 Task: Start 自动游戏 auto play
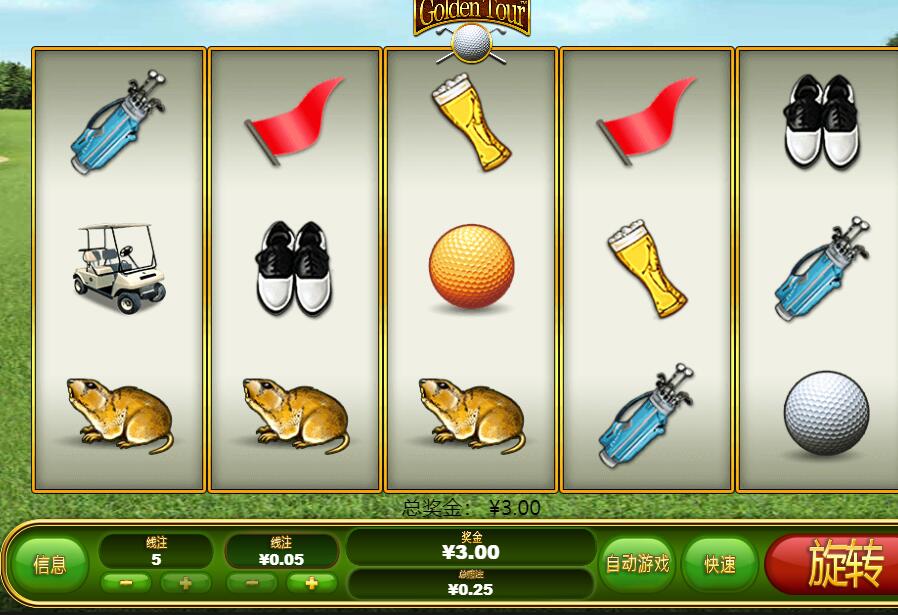coord(636,564)
